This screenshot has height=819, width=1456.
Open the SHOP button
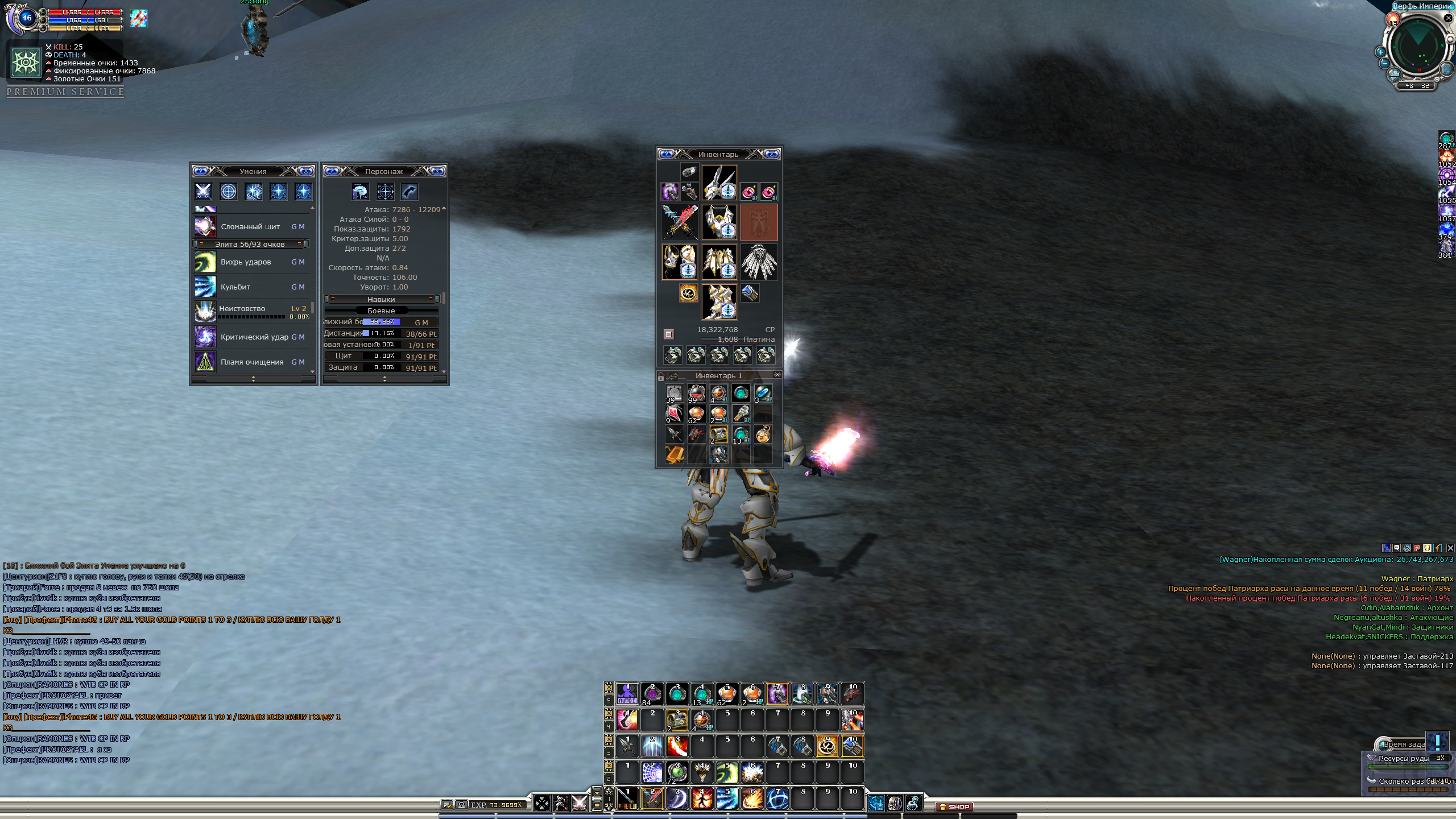point(954,806)
